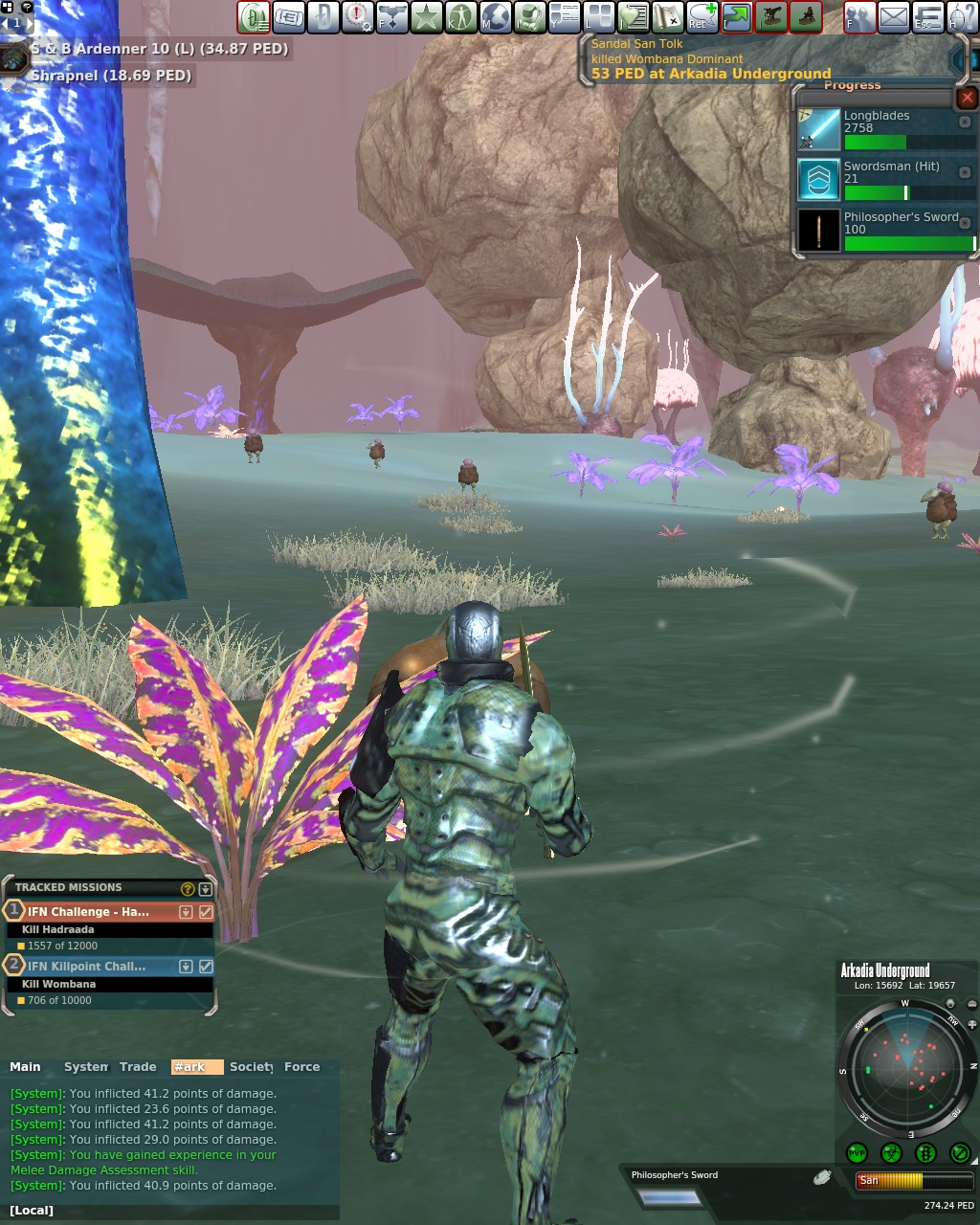
Task: Close the Progress panel
Action: point(968,98)
